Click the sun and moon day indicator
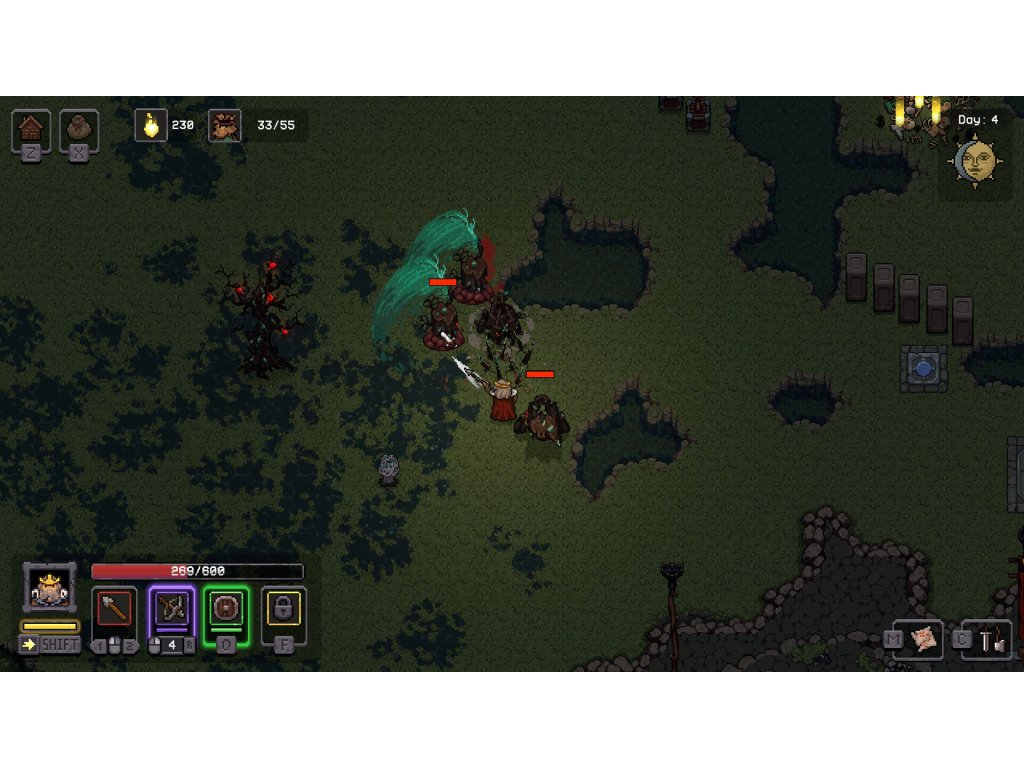The width and height of the screenshot is (1024, 768). coord(976,160)
